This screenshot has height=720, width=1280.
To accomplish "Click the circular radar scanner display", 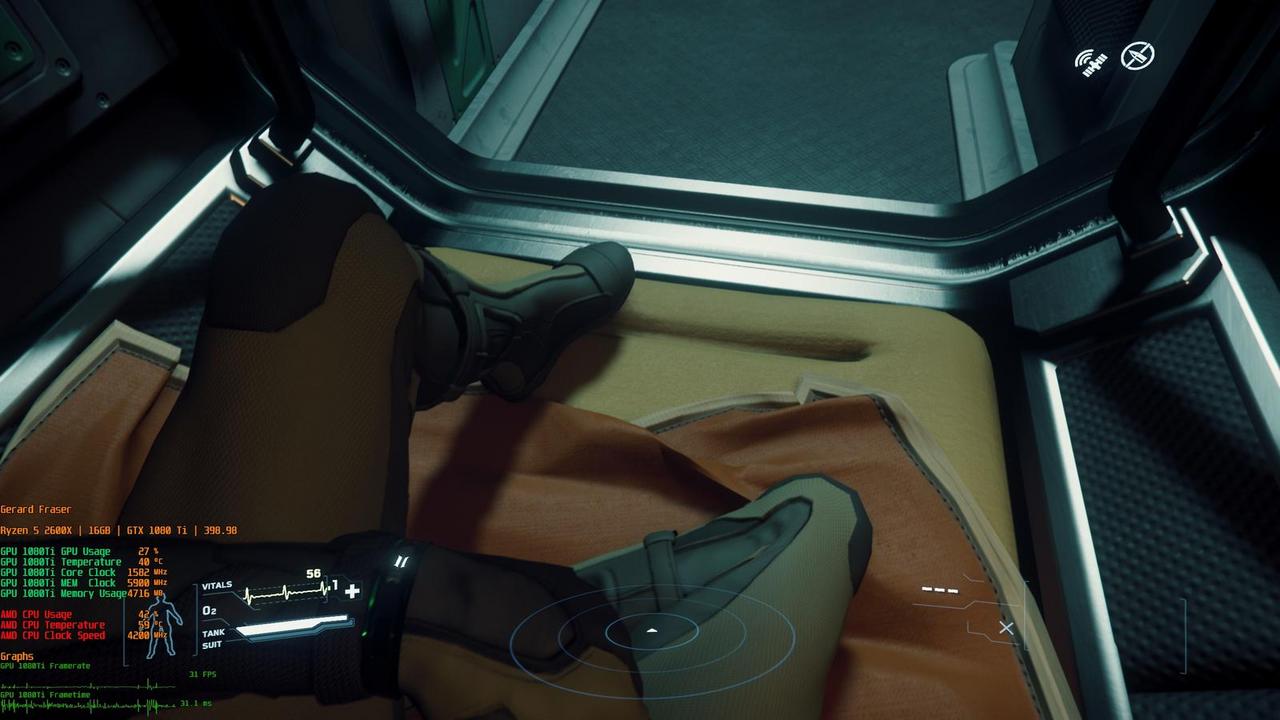I will click(x=652, y=632).
